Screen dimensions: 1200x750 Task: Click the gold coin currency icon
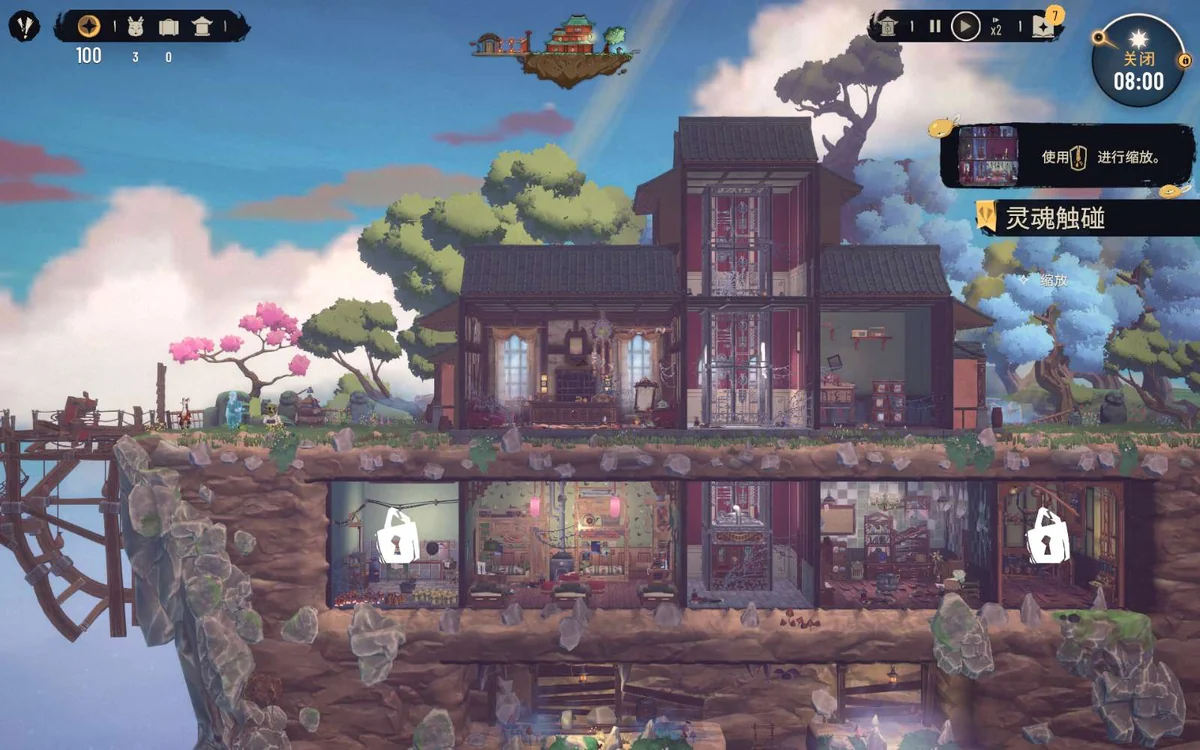click(89, 26)
